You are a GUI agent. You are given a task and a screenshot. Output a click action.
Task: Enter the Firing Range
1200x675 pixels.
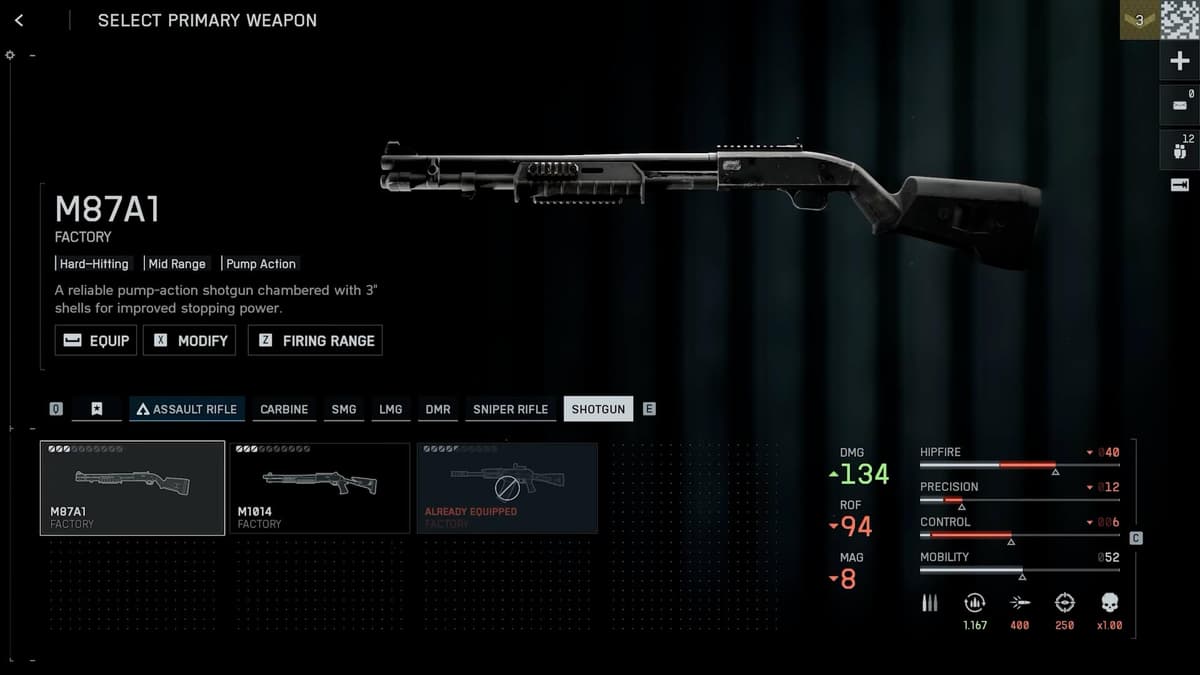click(315, 340)
